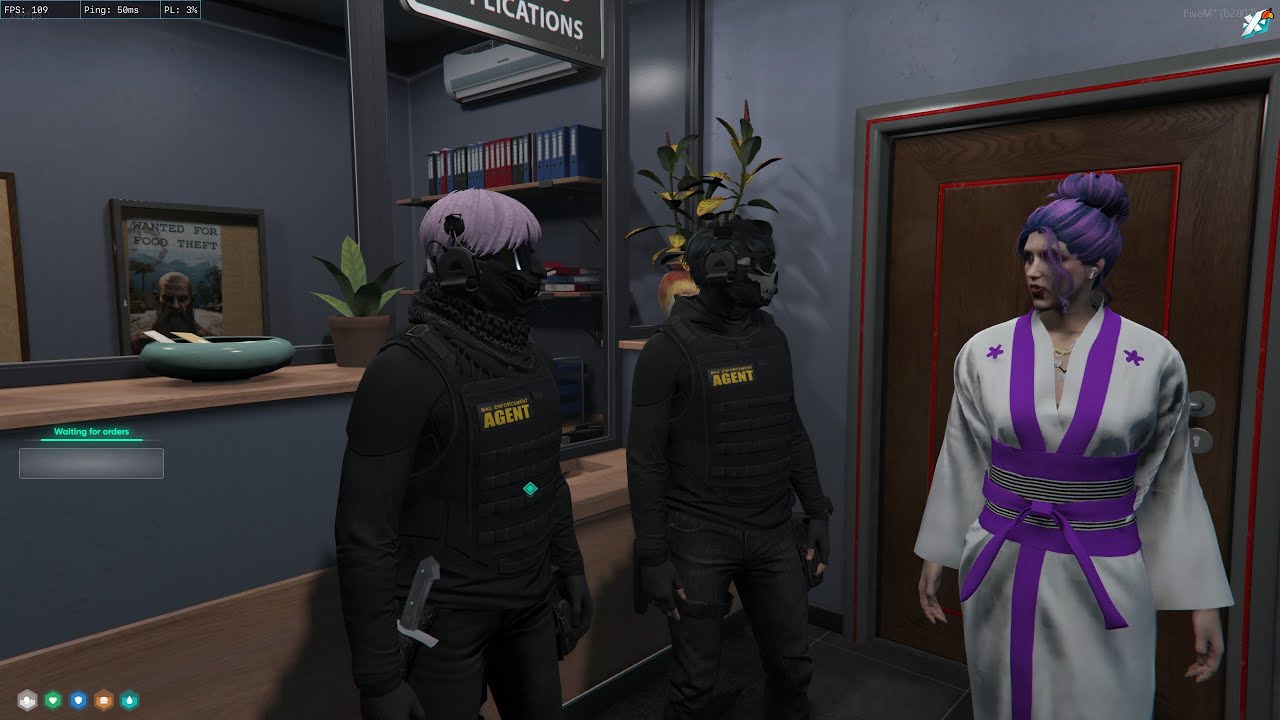1280x720 pixels.
Task: Click the grey hexagon status icon
Action: coord(27,700)
